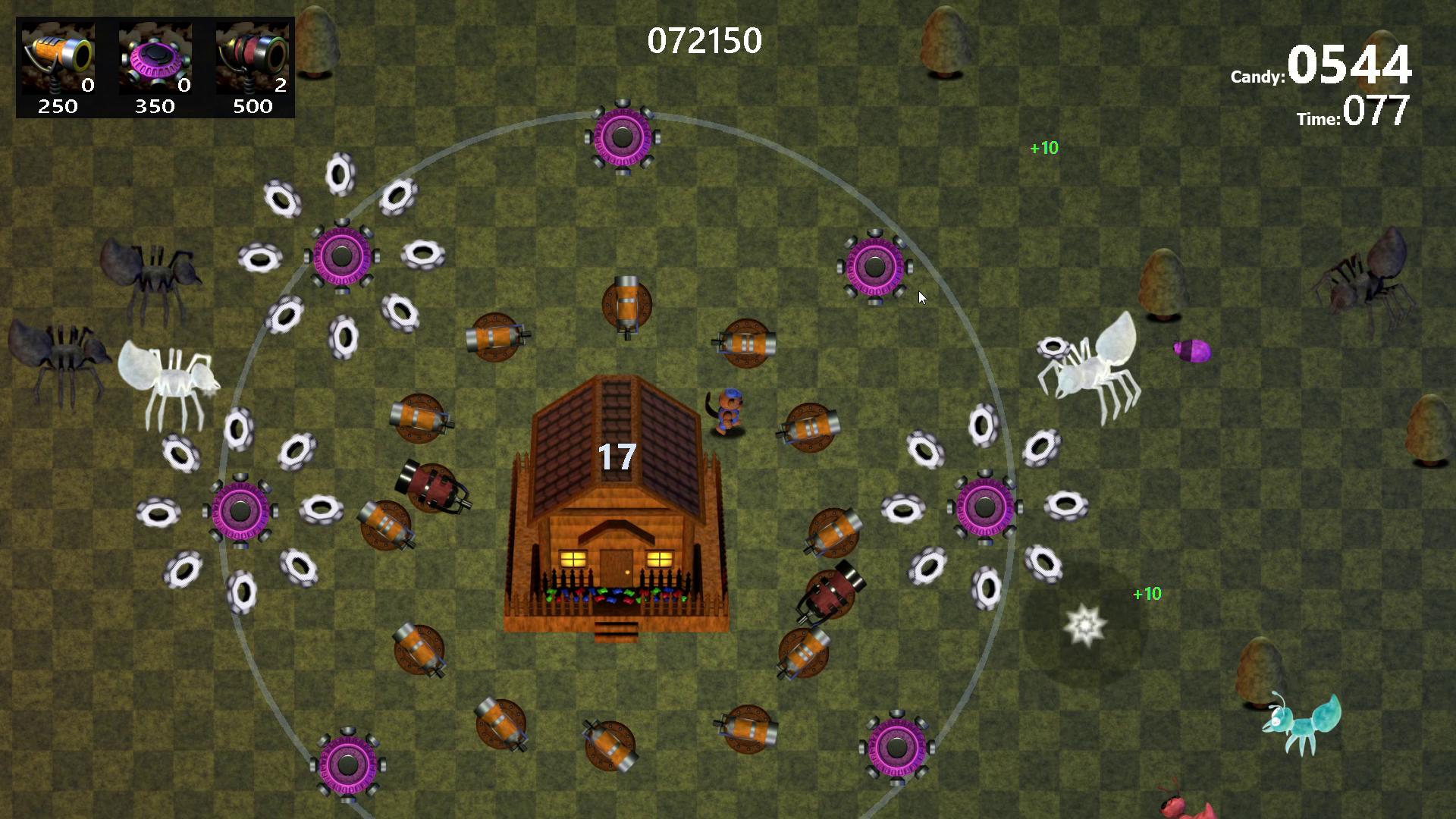Select the purple spinner weapon costing 350
This screenshot has height=819, width=1456.
(154, 57)
